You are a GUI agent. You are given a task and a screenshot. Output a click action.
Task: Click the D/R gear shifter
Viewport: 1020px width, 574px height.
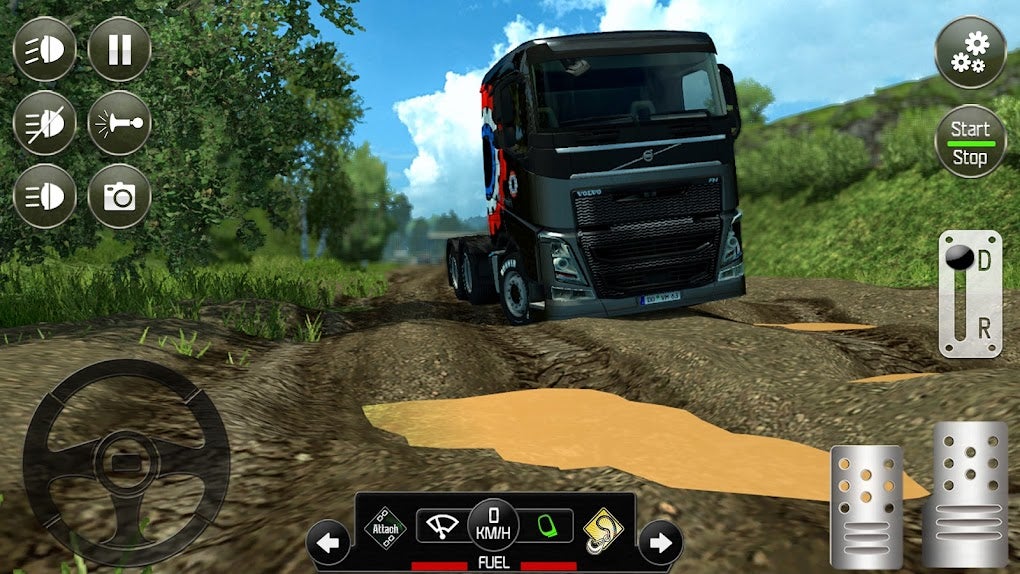[x=969, y=293]
